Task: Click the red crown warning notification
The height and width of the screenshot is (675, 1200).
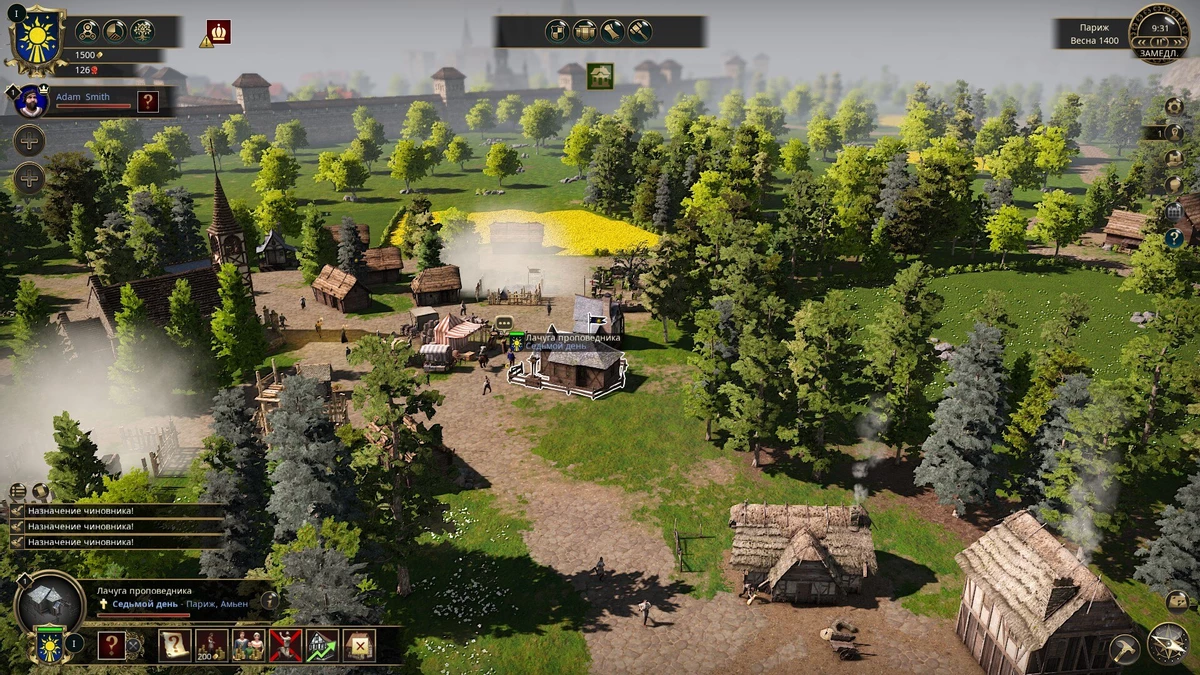Action: pos(218,32)
